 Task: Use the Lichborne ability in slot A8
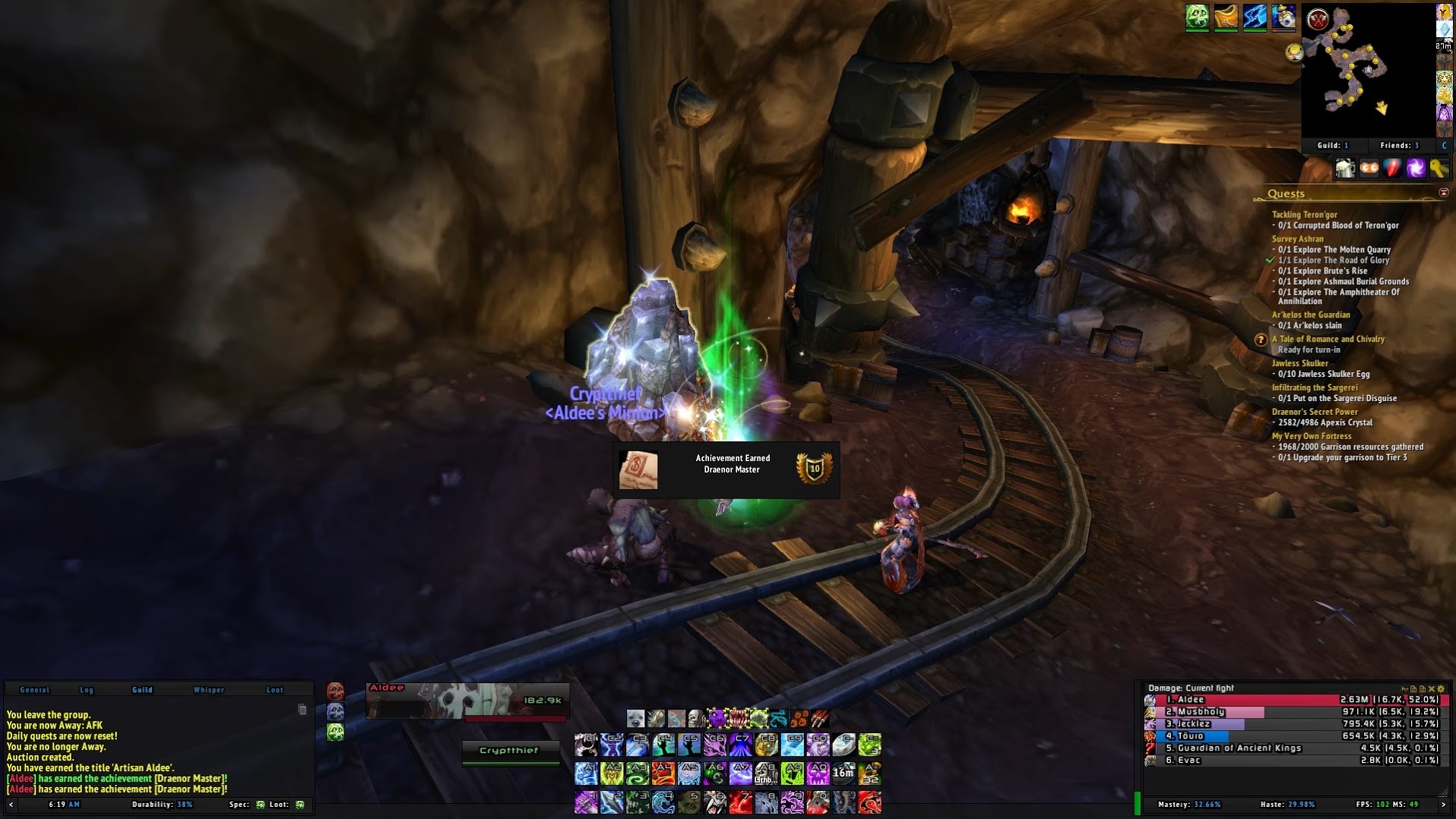[766, 773]
